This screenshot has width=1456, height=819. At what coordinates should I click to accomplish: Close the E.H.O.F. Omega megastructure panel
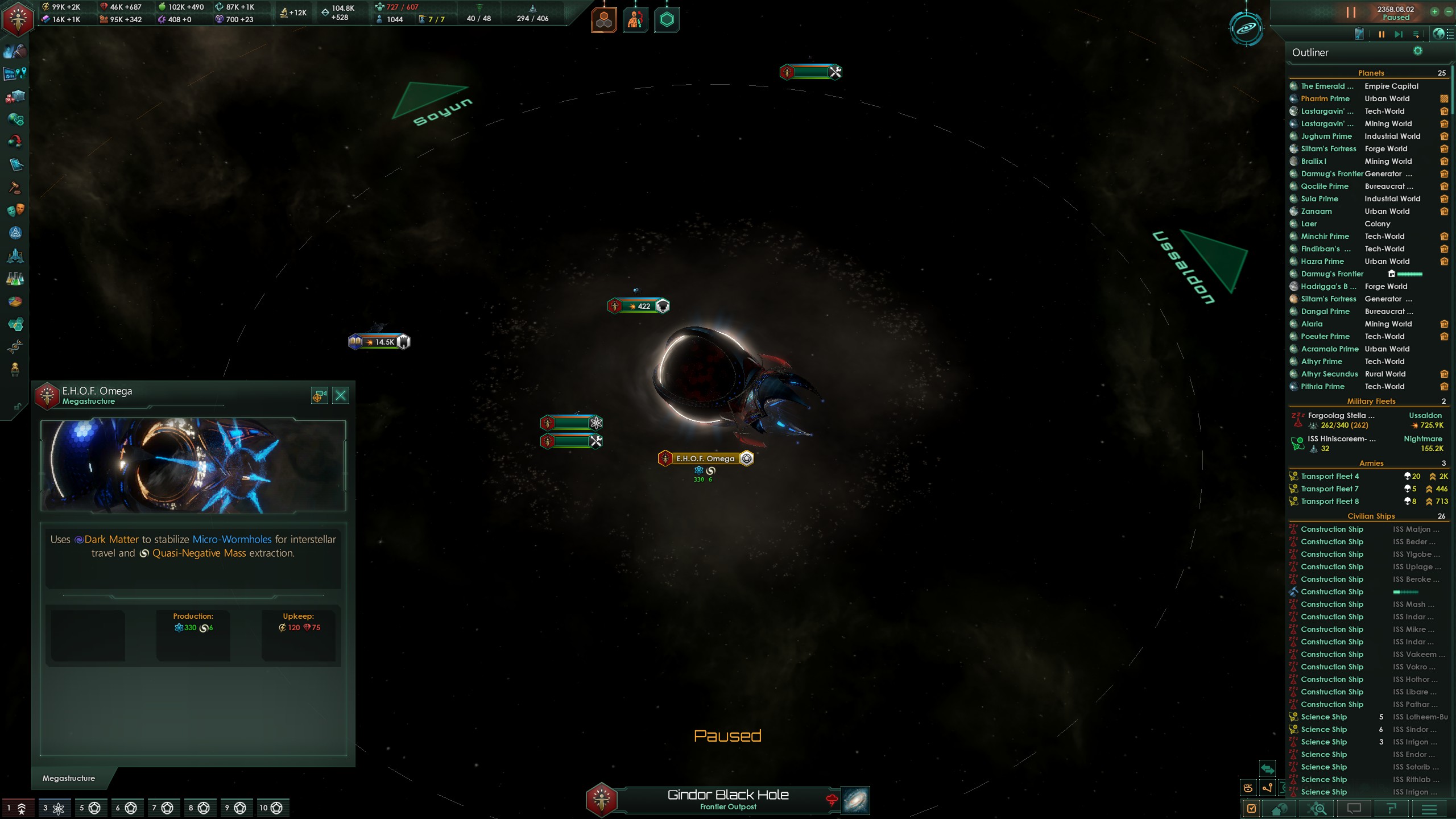(x=341, y=395)
